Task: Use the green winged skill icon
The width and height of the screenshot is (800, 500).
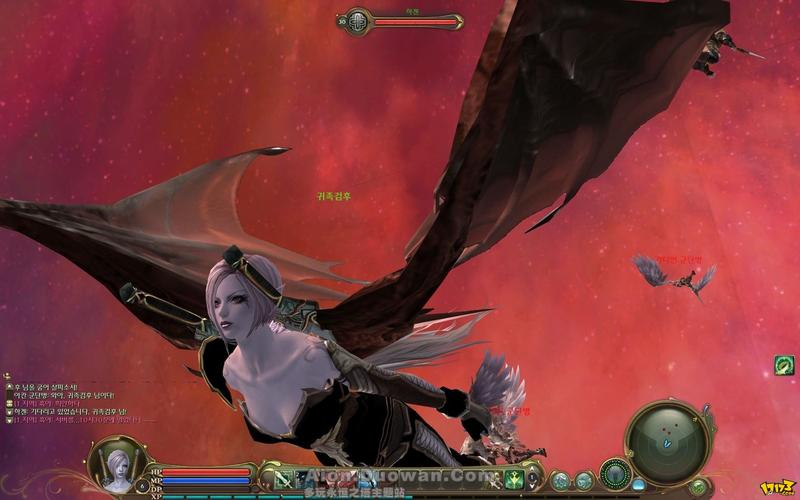Action: coord(514,479)
